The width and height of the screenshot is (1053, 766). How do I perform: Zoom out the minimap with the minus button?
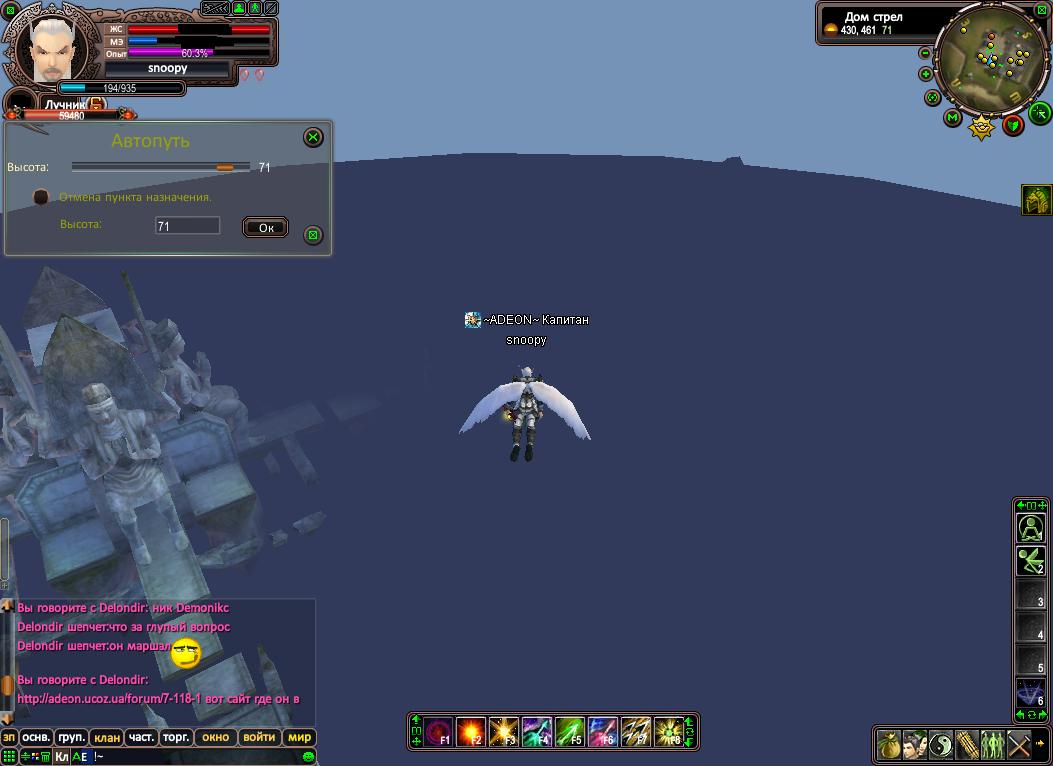coord(925,53)
